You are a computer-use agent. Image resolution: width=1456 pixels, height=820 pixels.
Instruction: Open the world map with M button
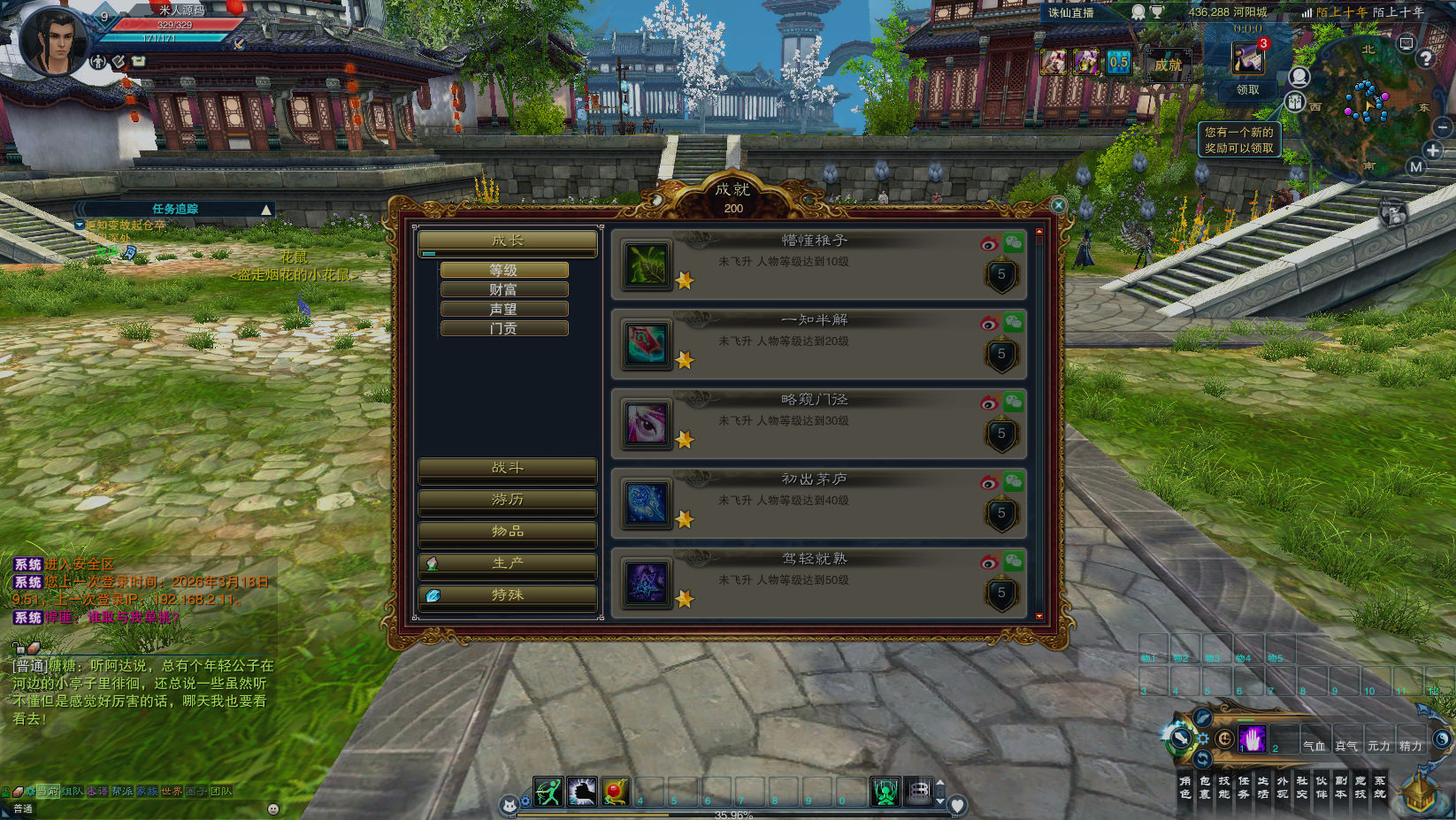pos(1416,166)
